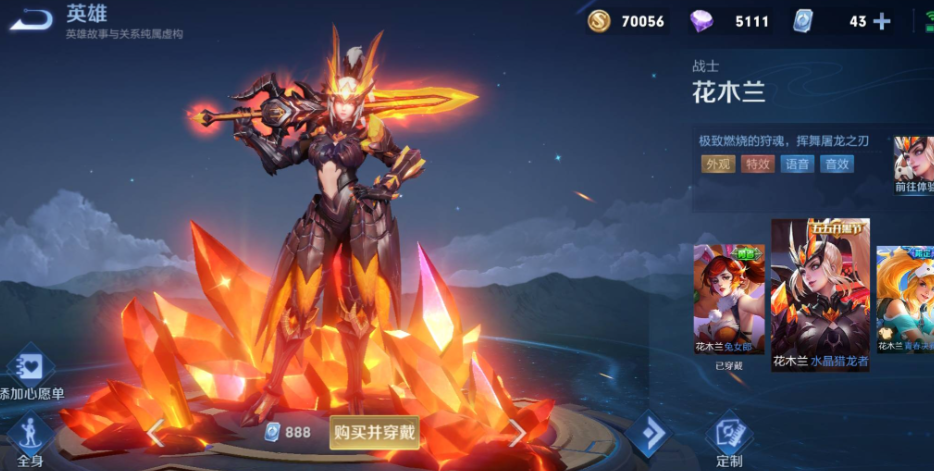This screenshot has height=471, width=934.
Task: Show the next skin with right arrow
Action: coord(516,432)
